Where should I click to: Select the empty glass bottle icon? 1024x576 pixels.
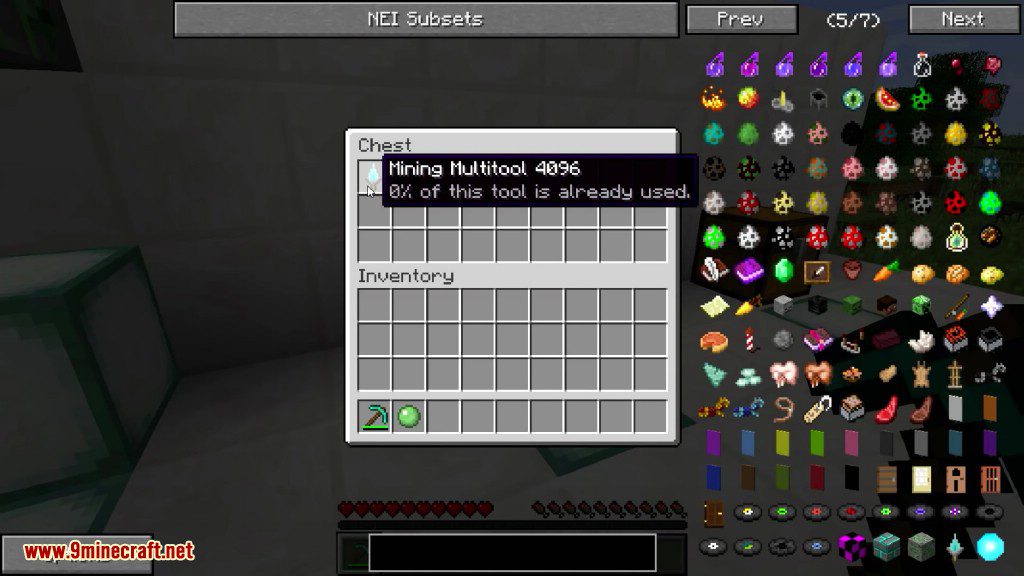pyautogui.click(x=922, y=65)
